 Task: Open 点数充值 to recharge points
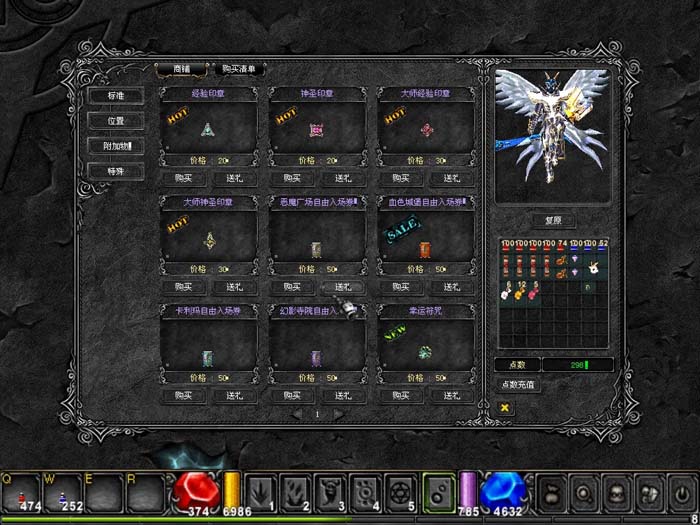519,385
